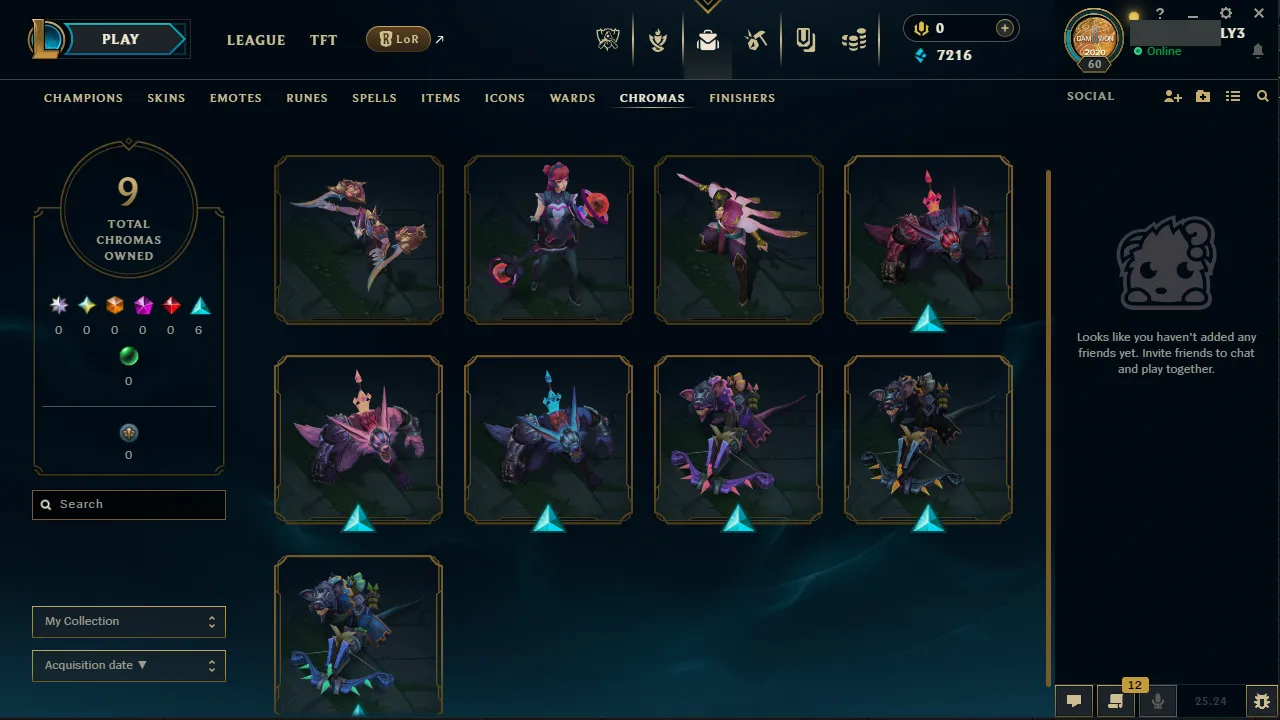This screenshot has width=1280, height=720.
Task: Open the Clash page
Action: [658, 40]
